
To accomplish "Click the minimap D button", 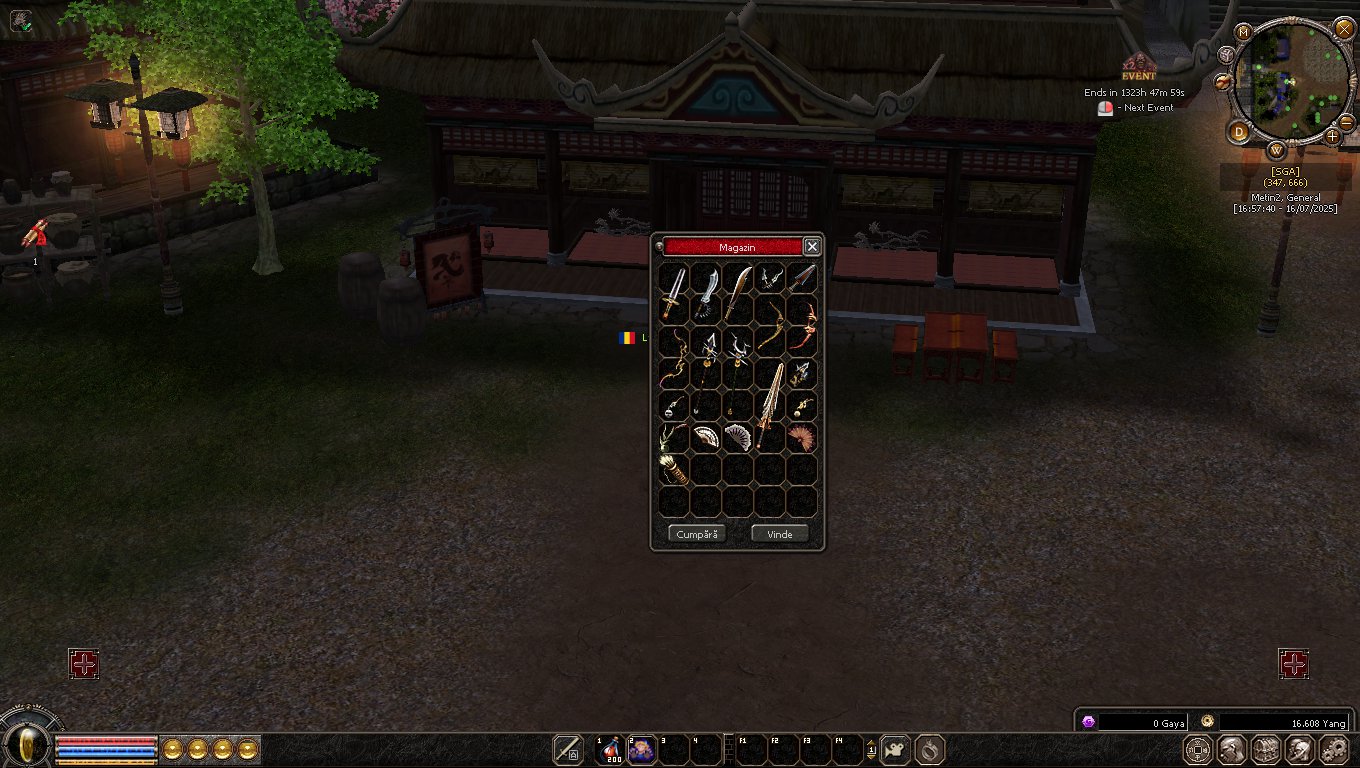I will coord(1240,132).
